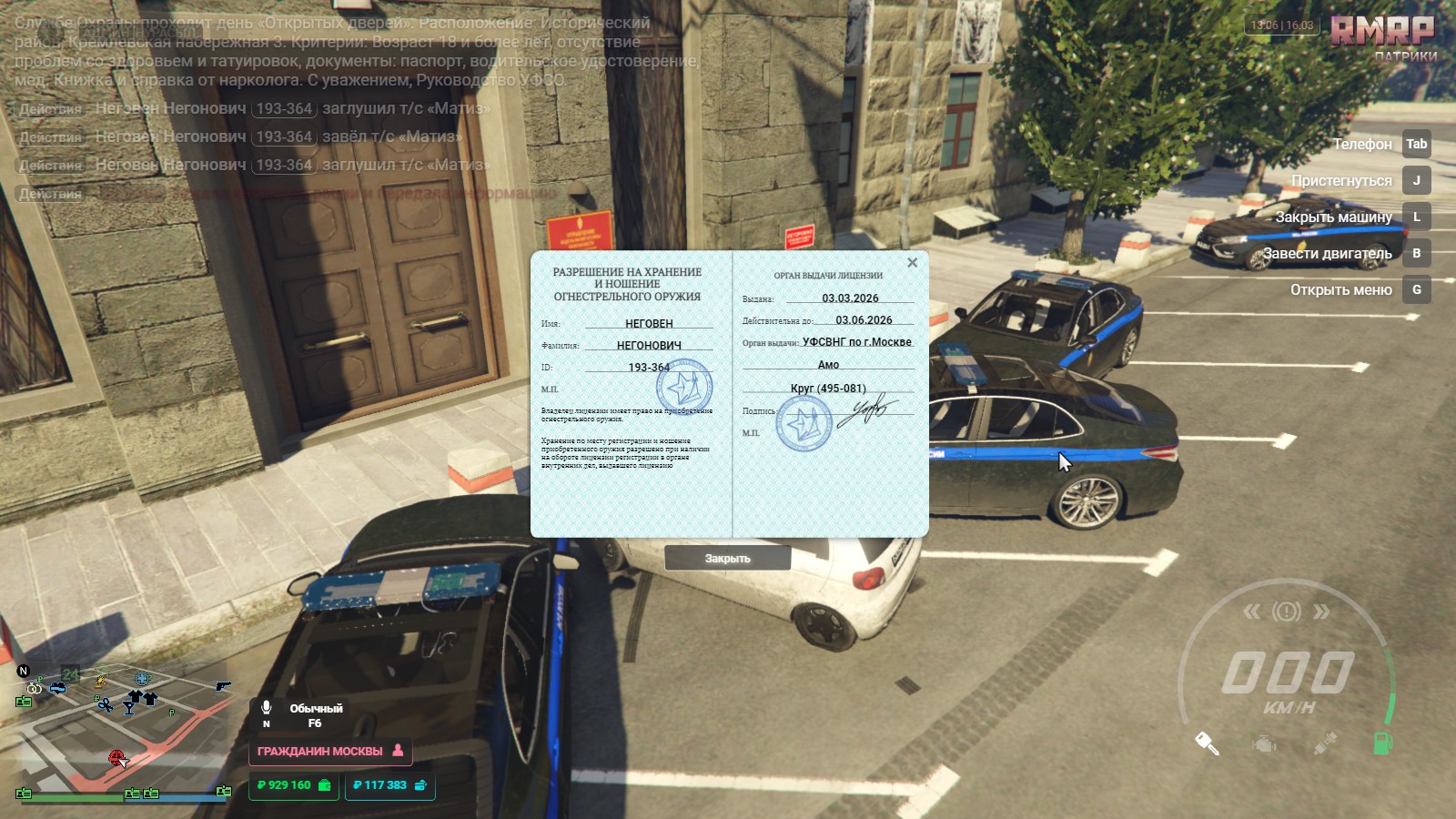
Task: Close the license with the X button
Action: point(912,263)
